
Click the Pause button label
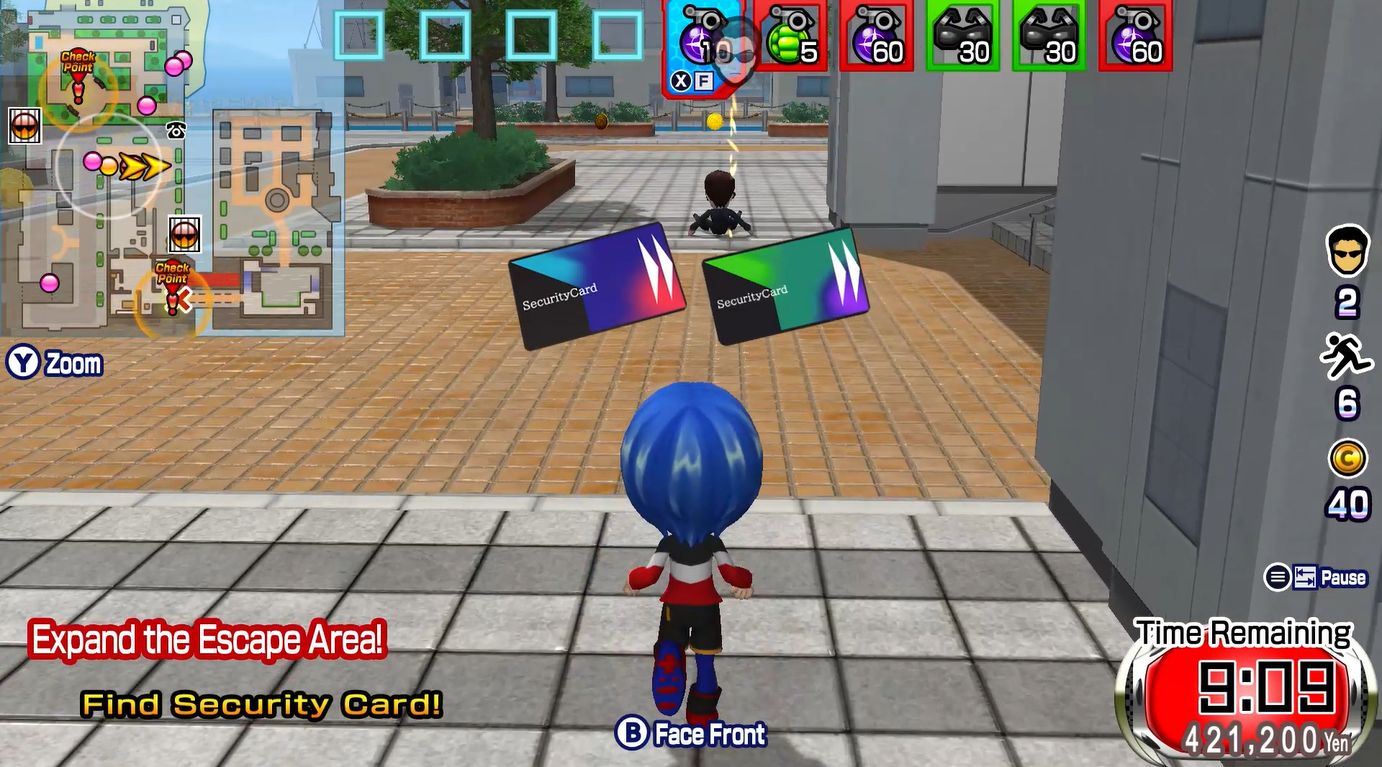click(1343, 577)
